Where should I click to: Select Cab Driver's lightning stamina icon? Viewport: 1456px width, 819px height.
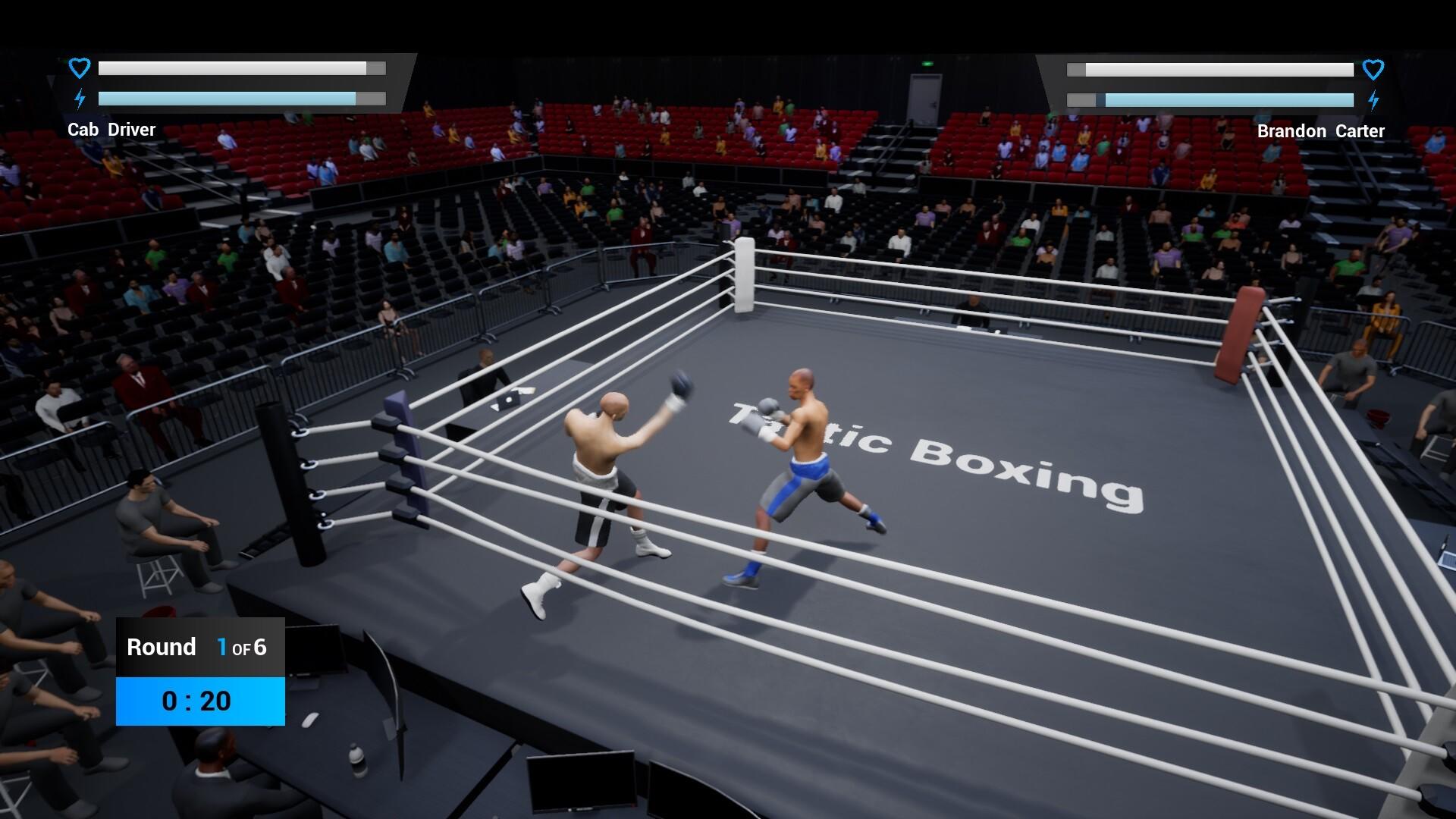[79, 98]
